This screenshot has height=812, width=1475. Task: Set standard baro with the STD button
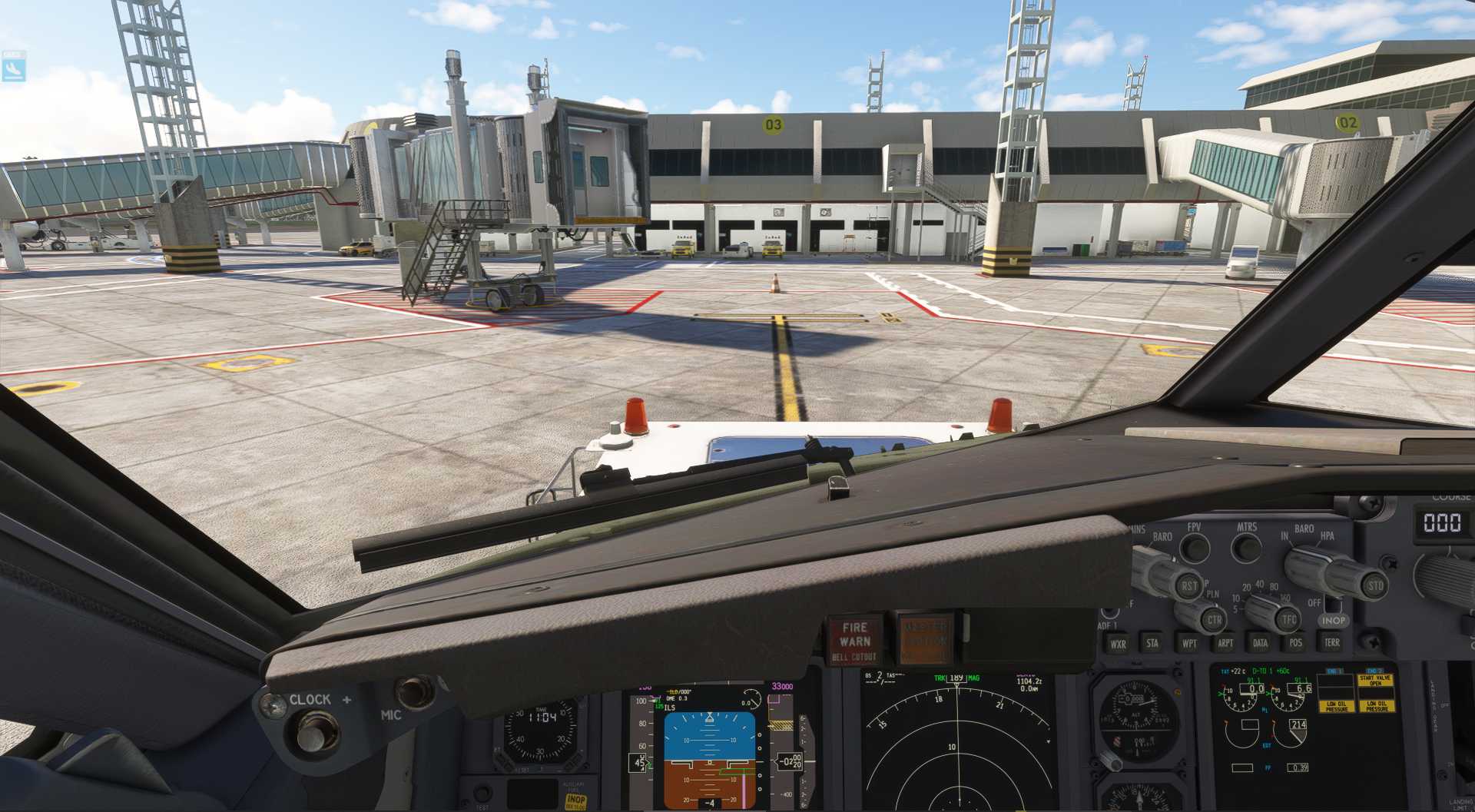1375,586
